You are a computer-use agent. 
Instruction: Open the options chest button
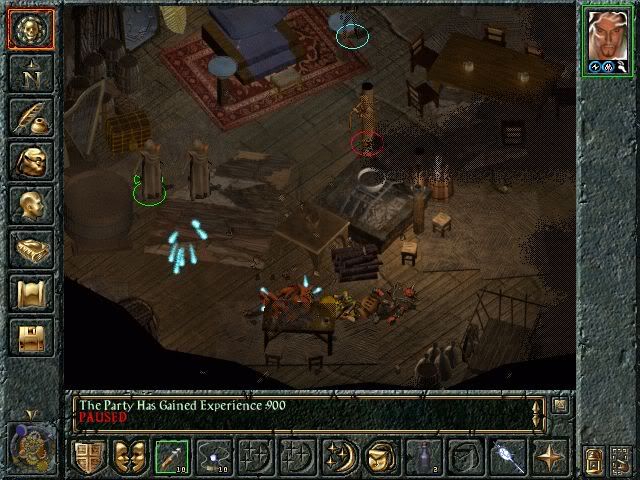29,337
